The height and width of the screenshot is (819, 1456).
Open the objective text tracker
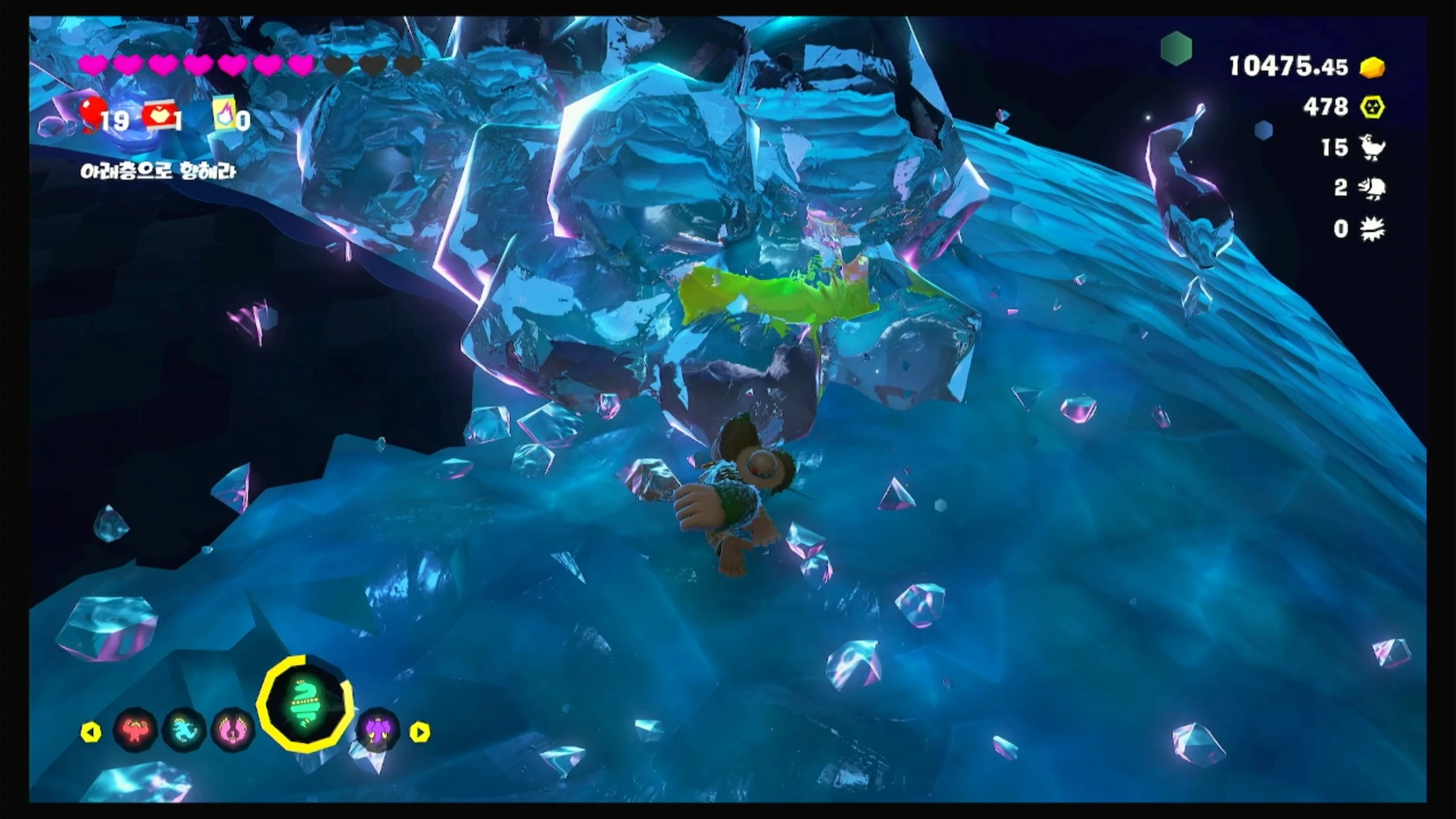[x=158, y=171]
